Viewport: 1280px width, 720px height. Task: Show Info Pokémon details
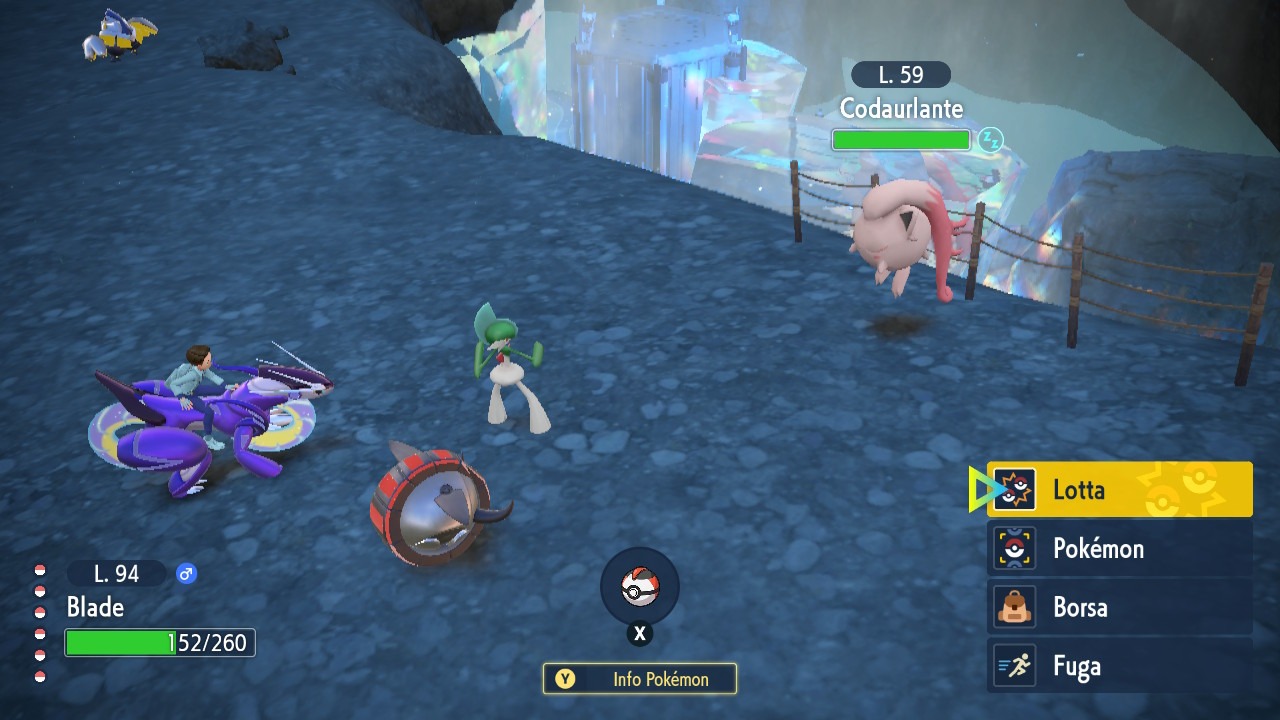coord(640,679)
